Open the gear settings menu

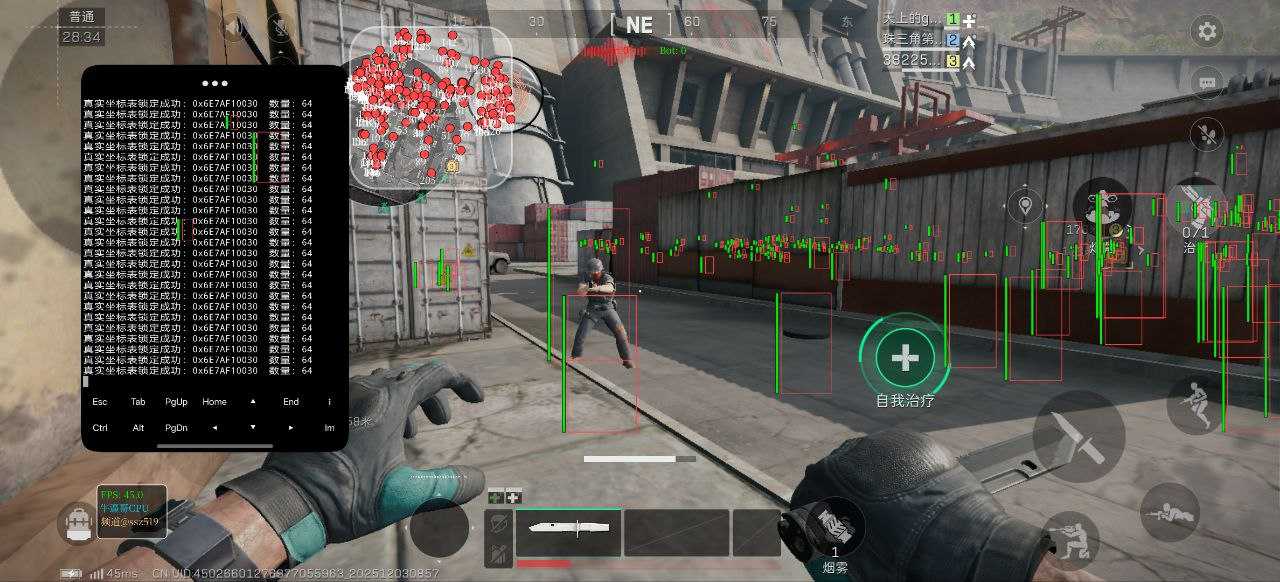(x=1207, y=31)
